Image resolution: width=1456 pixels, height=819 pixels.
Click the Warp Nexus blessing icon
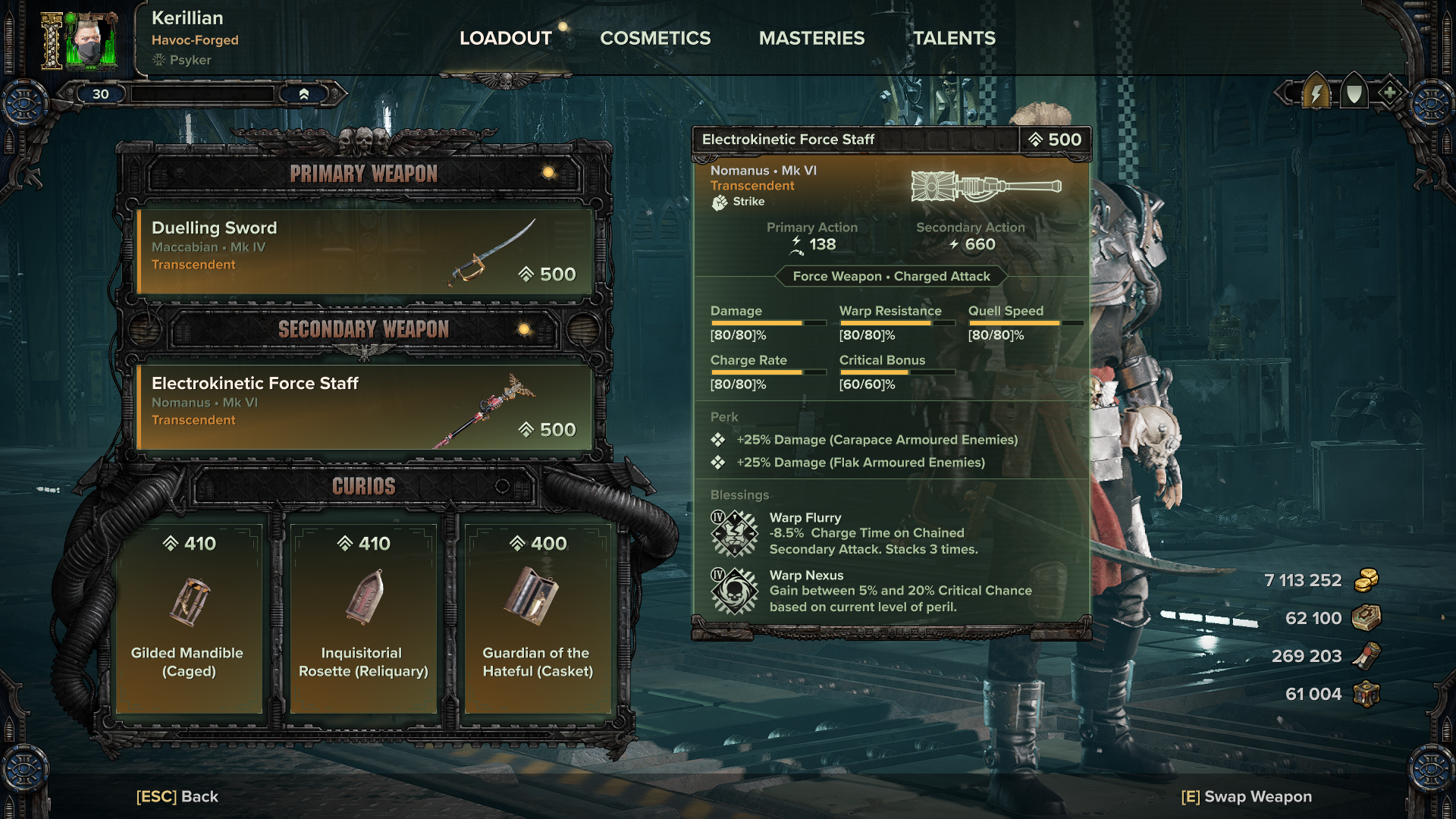[734, 591]
